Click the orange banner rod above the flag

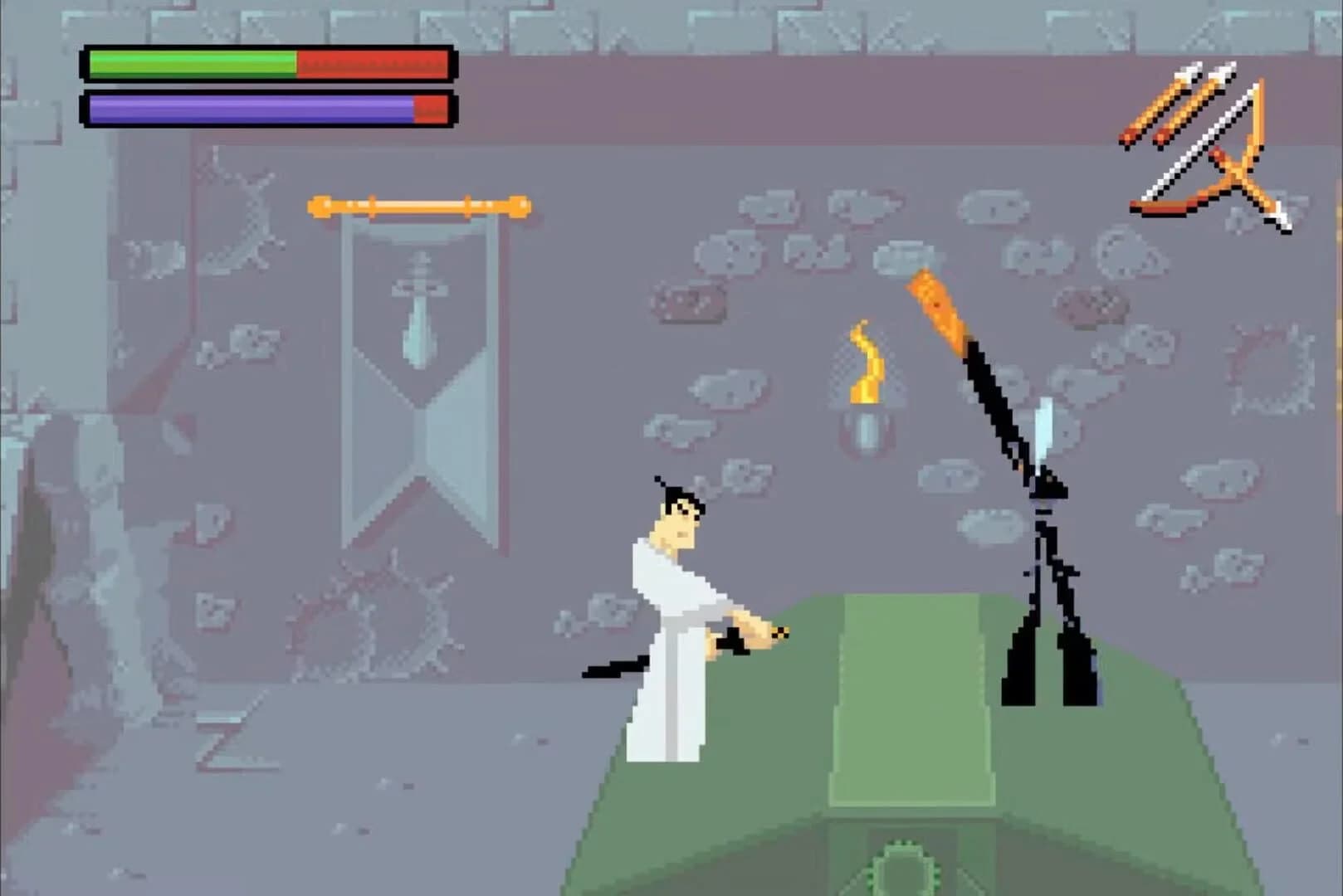[x=419, y=203]
